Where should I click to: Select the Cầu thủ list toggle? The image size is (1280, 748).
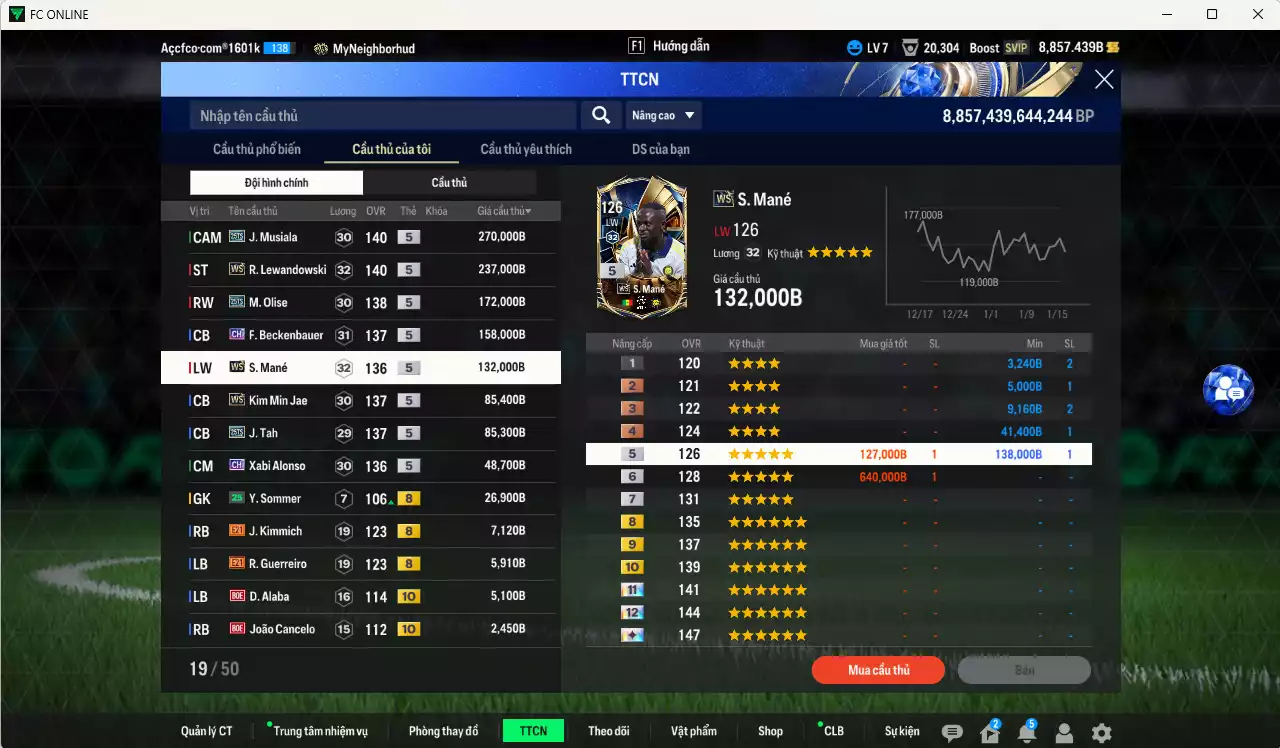449,183
